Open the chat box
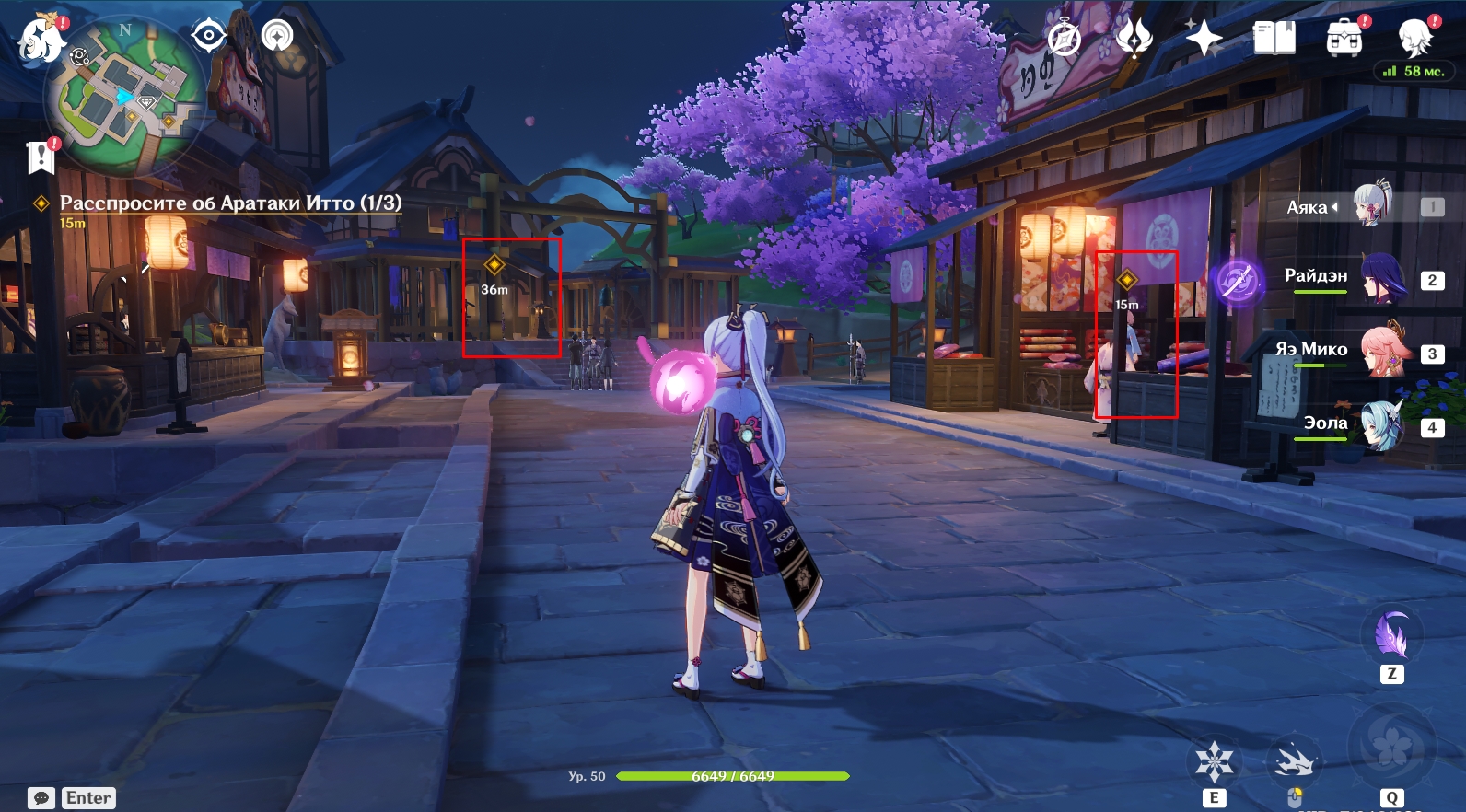1466x812 pixels. tap(41, 797)
